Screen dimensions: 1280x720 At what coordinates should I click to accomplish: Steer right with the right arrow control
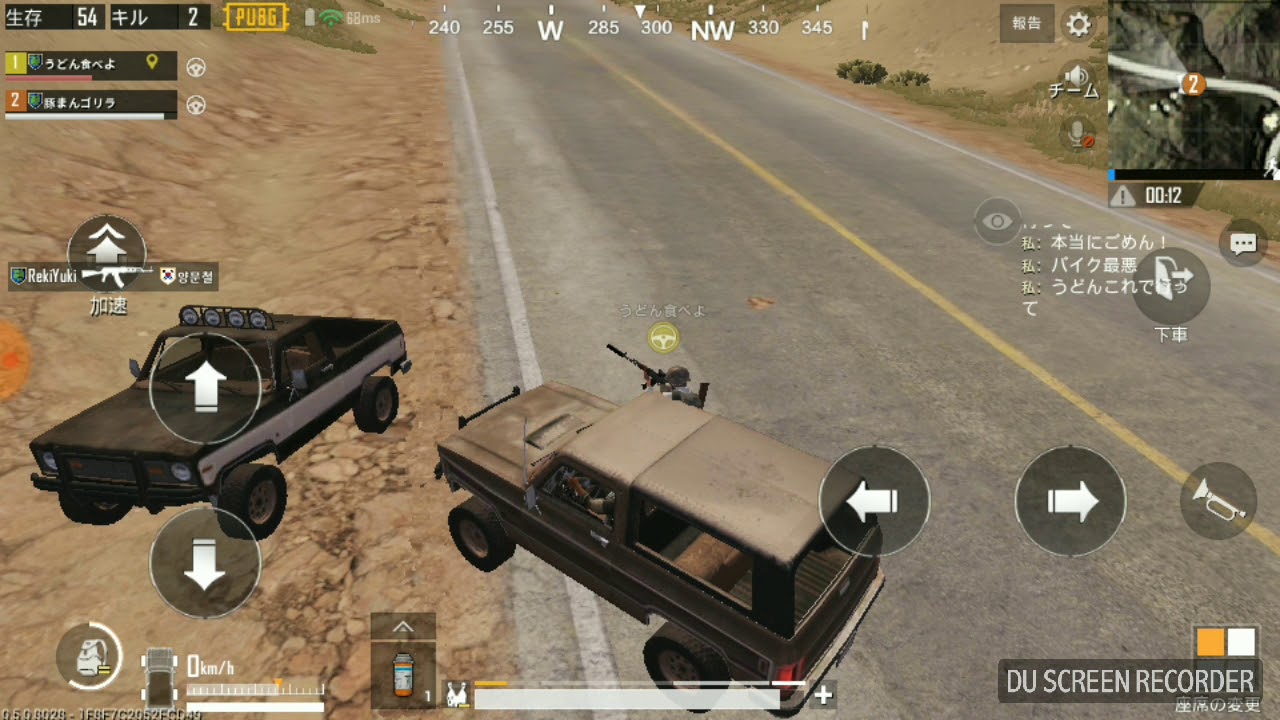(1070, 502)
